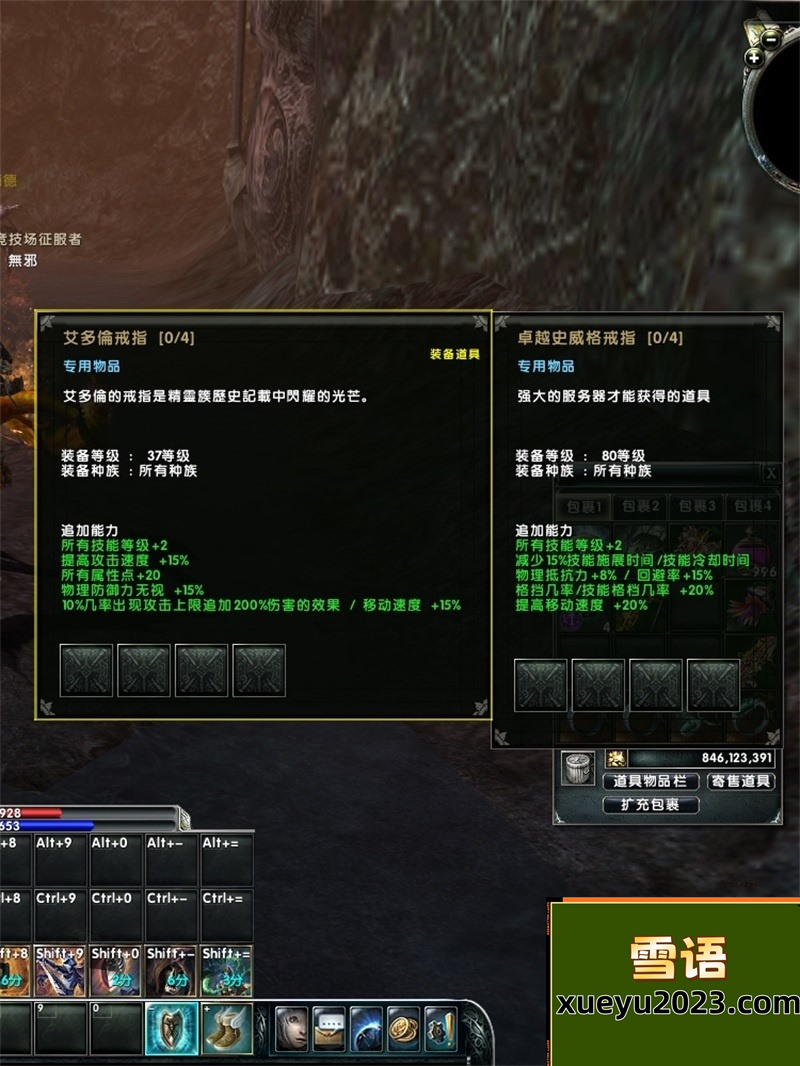Open the gear with exclamation mark icon
800x1066 pixels.
[441, 1029]
